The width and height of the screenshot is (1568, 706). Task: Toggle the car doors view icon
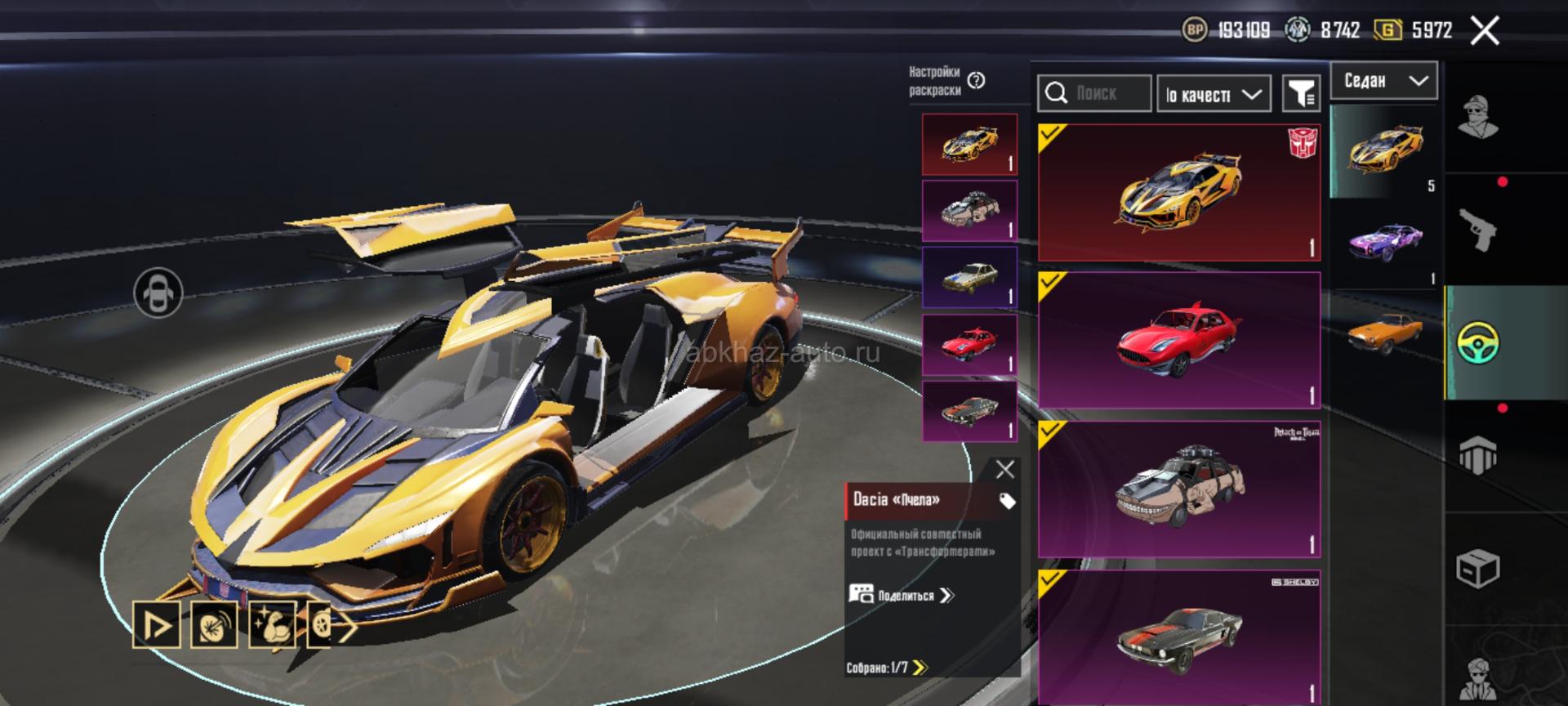pos(158,293)
